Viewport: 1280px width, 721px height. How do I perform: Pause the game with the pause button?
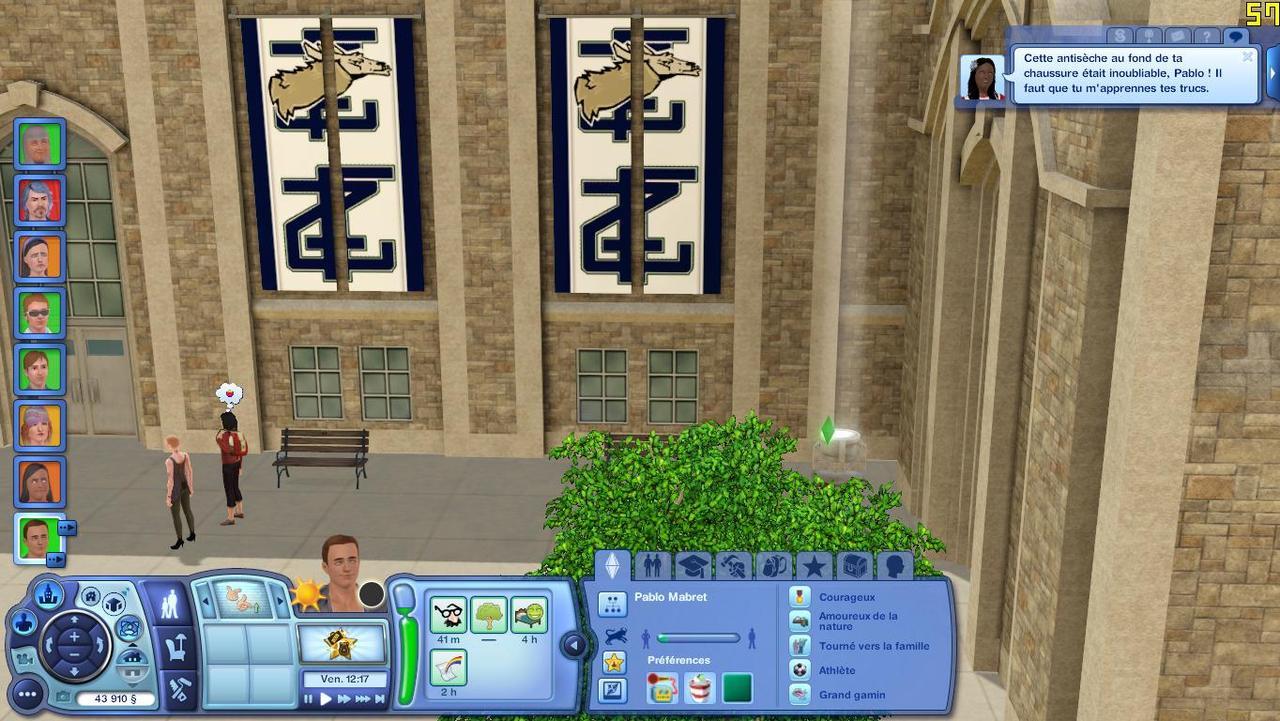click(x=309, y=699)
